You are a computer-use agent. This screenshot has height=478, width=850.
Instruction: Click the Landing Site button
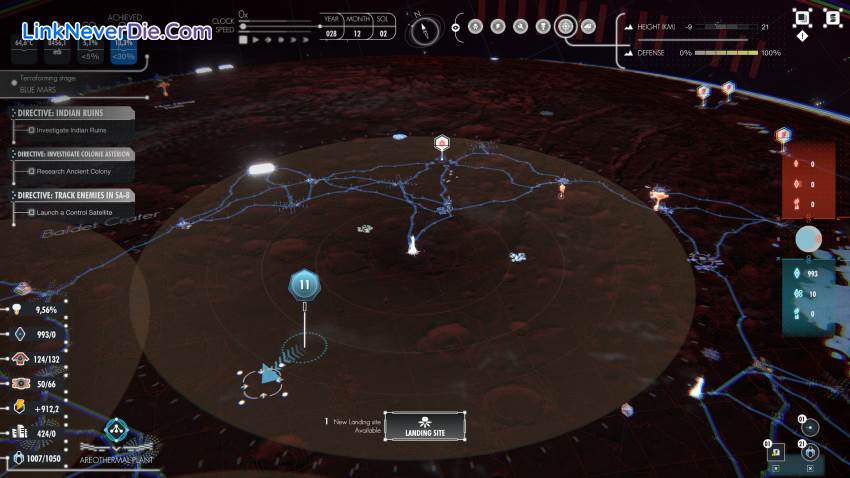point(424,427)
